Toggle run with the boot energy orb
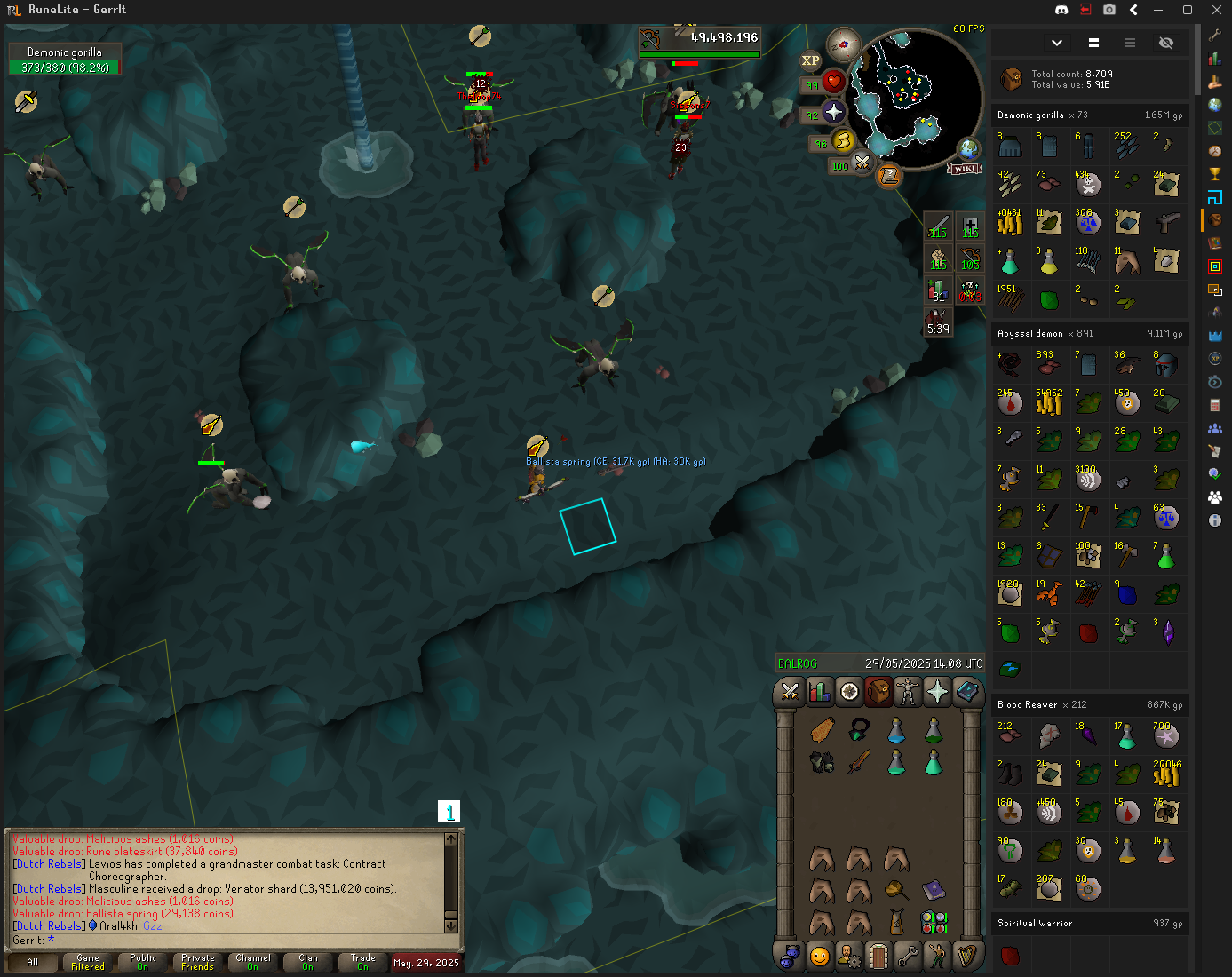 tap(842, 140)
